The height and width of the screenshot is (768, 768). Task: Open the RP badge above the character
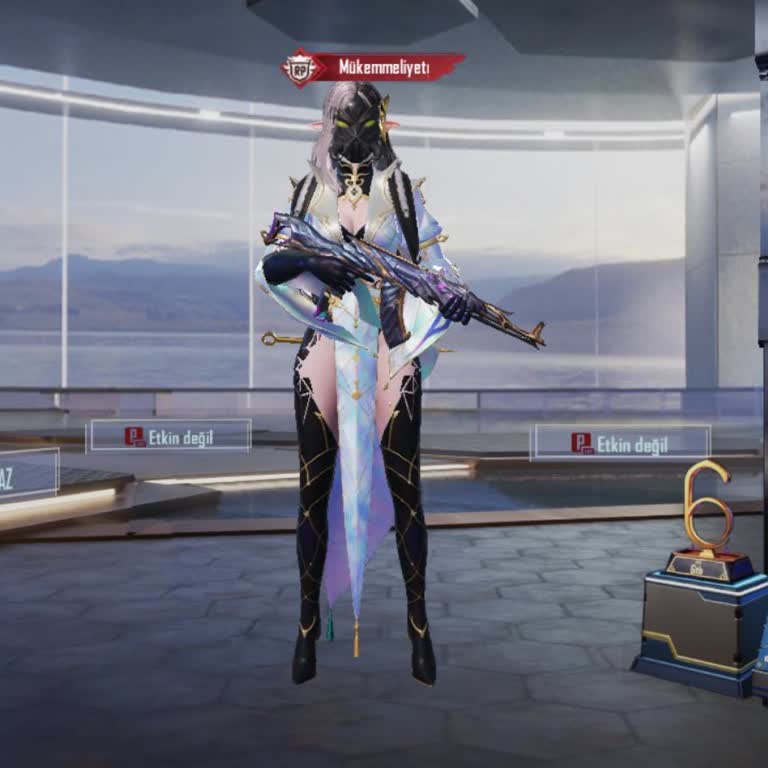click(299, 68)
